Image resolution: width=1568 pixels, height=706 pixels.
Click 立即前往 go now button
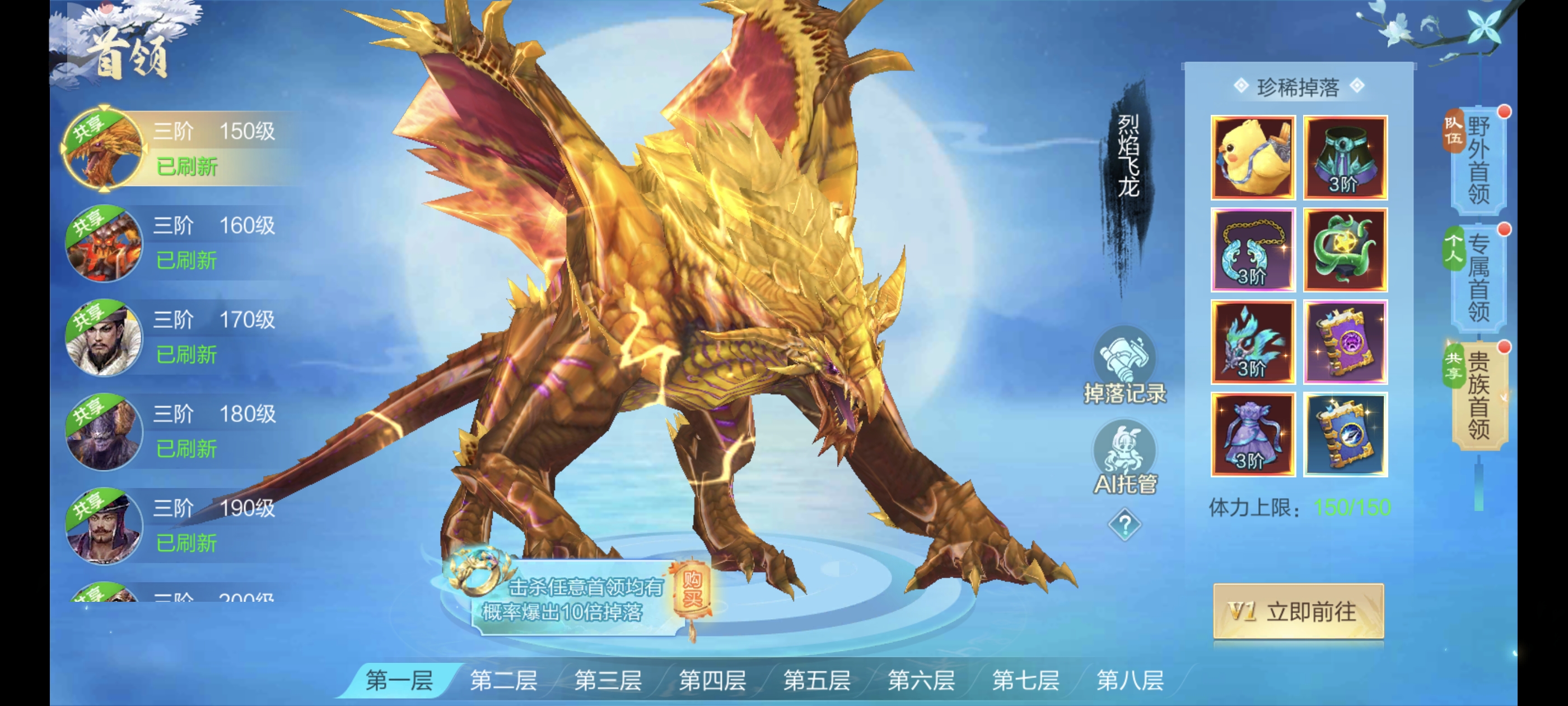pos(1298,611)
